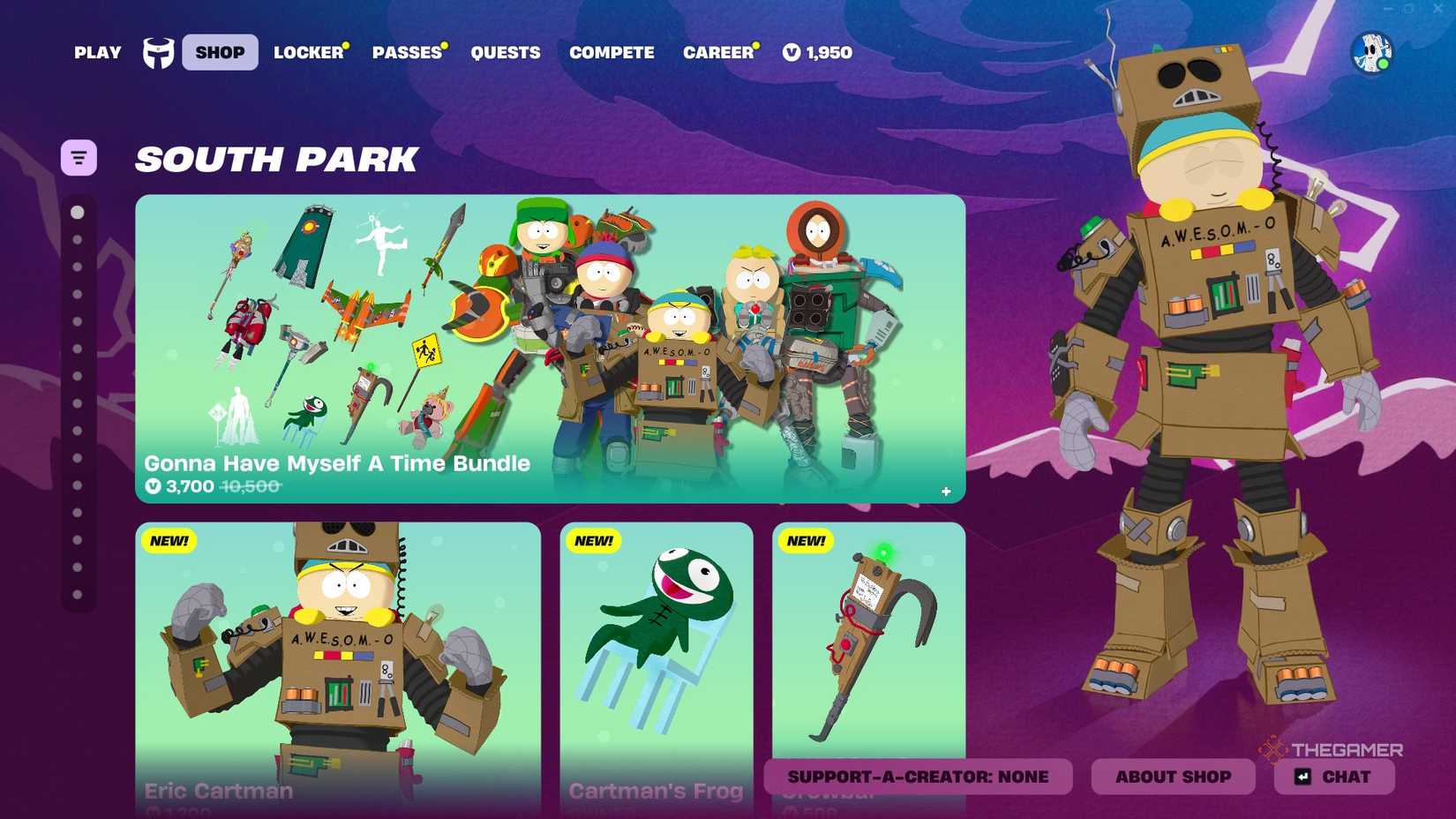The image size is (1456, 819).
Task: Open the shop filter options
Action: [79, 156]
